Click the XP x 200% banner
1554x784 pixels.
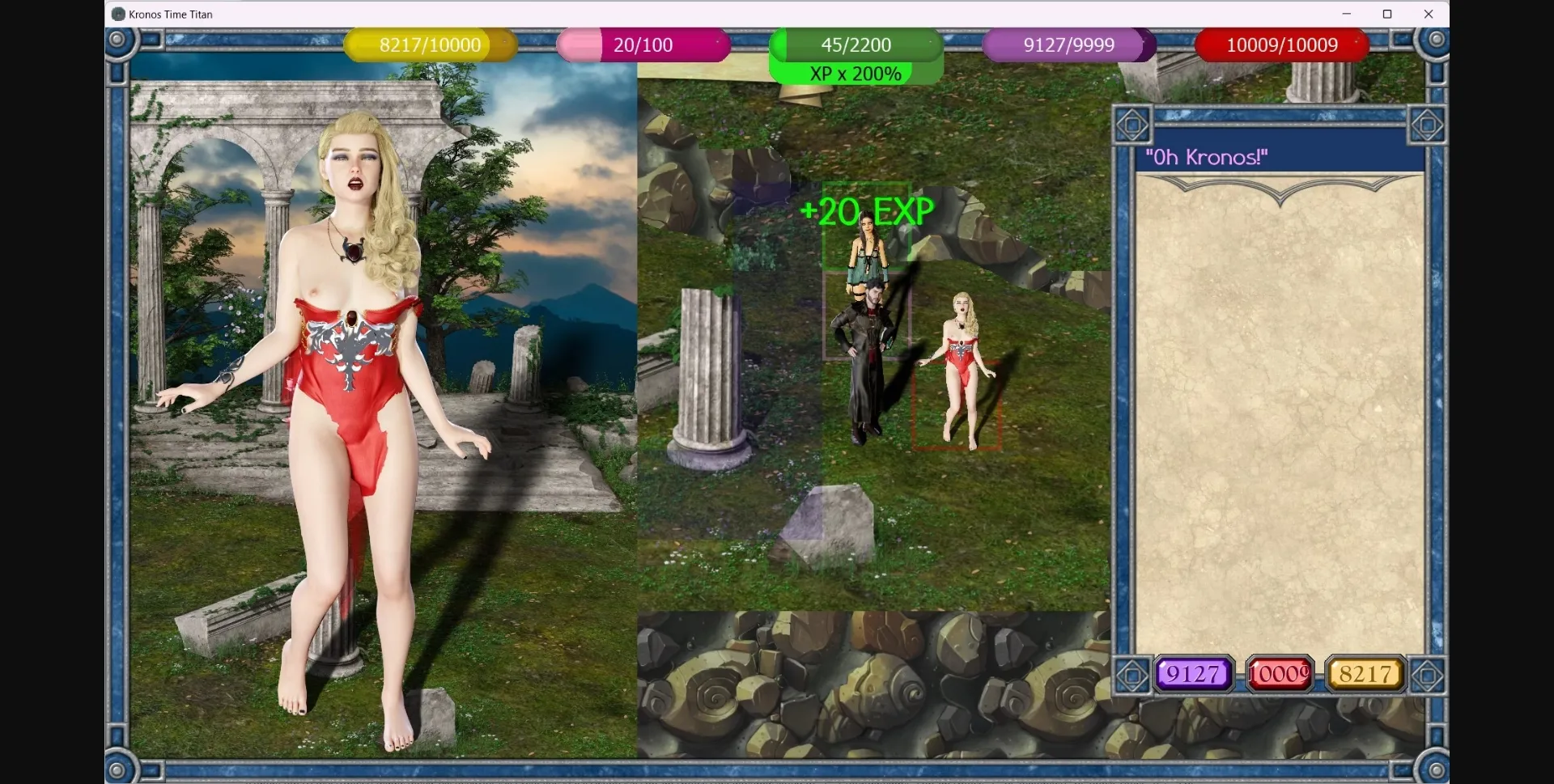tap(856, 73)
